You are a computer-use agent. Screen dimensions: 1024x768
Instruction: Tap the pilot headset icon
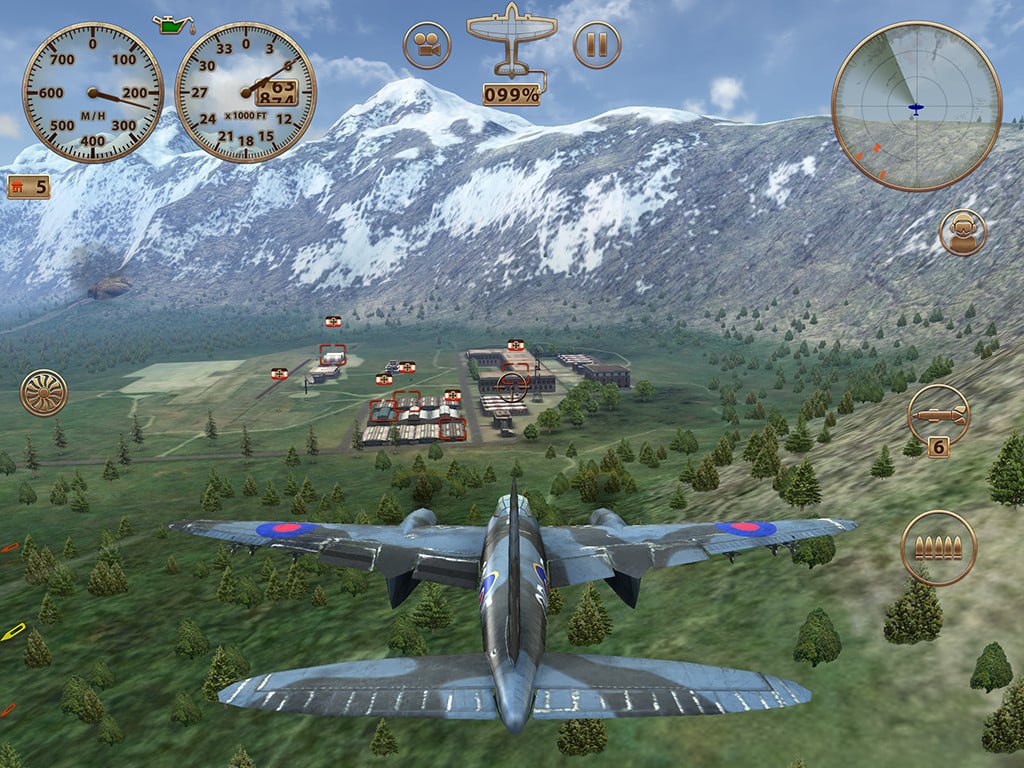tap(963, 232)
